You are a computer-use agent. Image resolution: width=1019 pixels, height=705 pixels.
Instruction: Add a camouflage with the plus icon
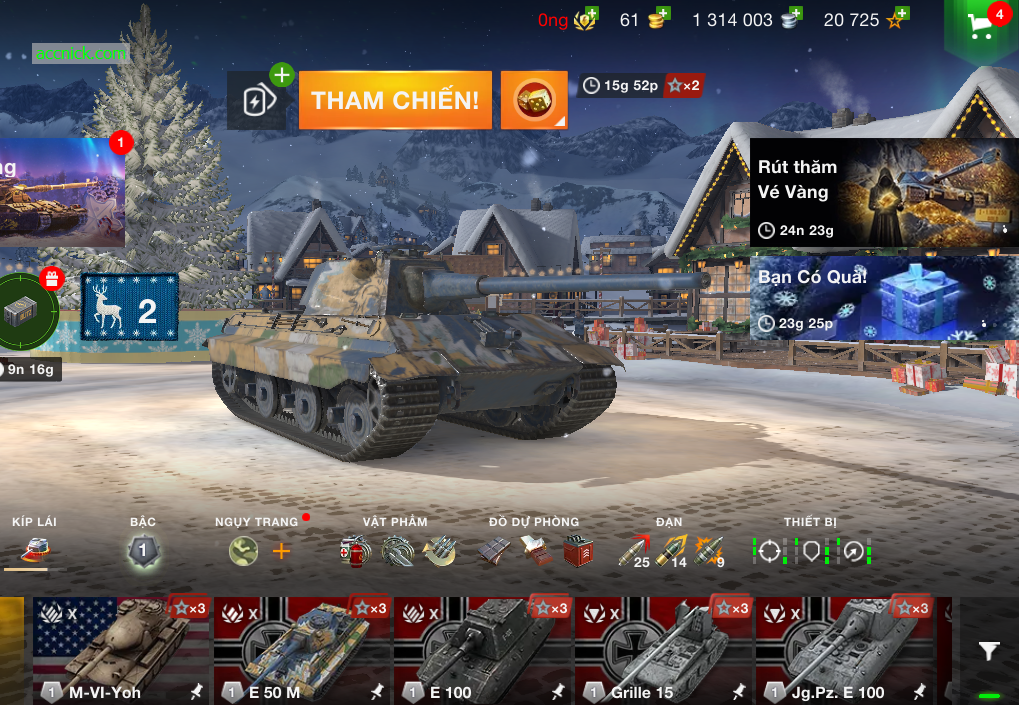click(282, 551)
